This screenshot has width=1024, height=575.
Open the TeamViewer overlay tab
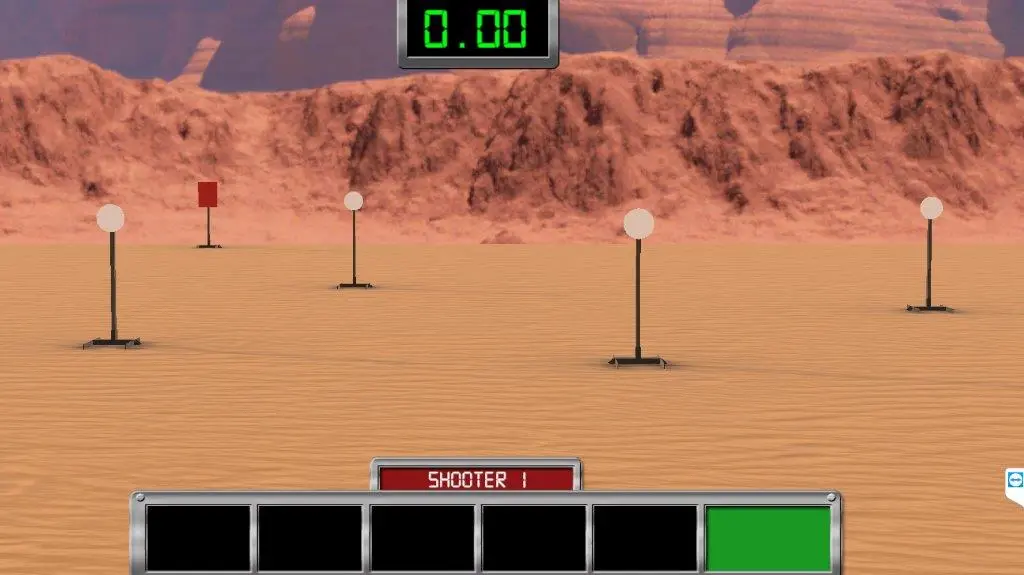(1015, 480)
